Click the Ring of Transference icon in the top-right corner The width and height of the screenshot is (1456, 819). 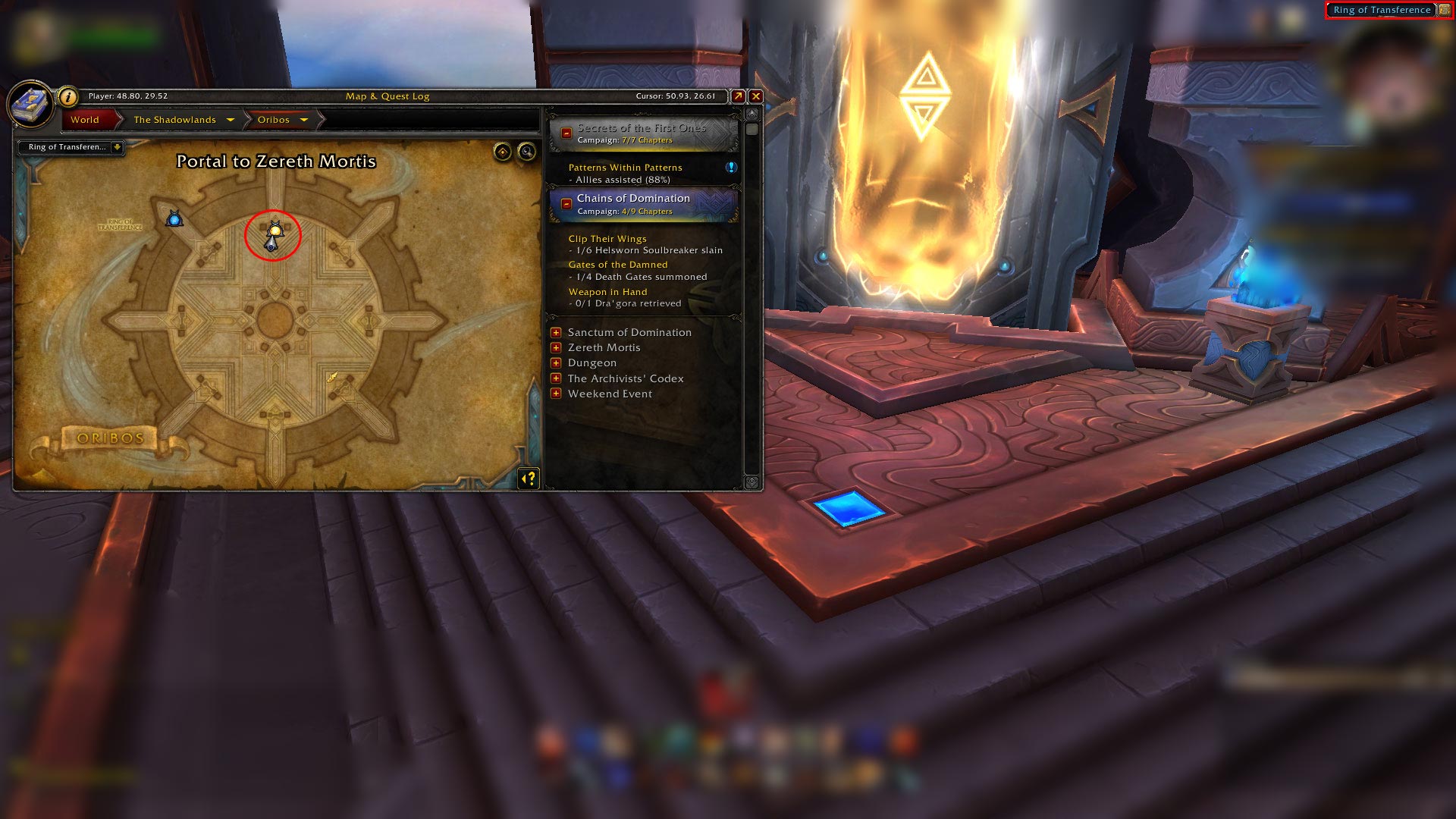(1445, 10)
